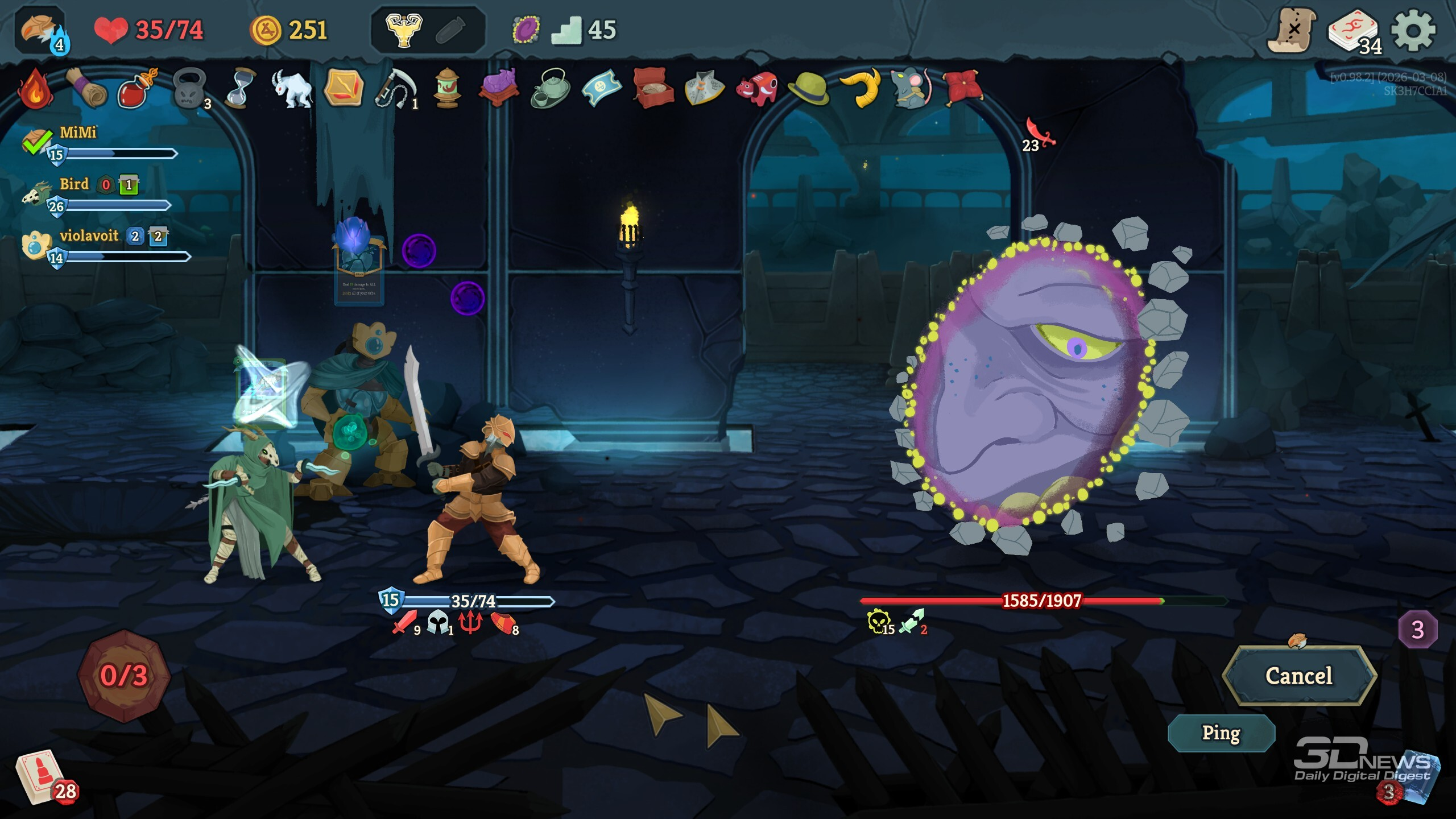The image size is (1456, 819).
Task: Cancel the end turn action
Action: tap(1299, 676)
